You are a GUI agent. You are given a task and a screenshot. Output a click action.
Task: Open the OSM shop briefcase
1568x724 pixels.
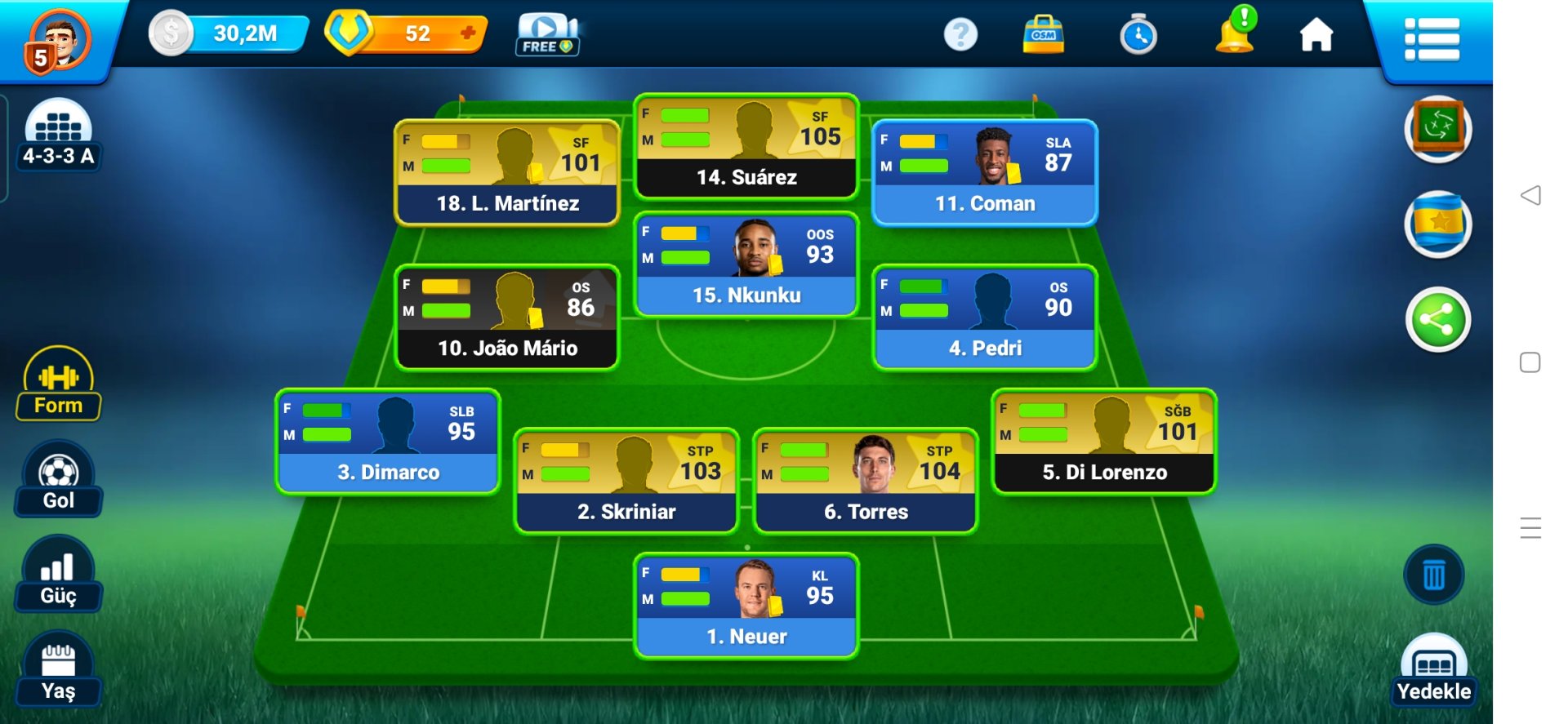coord(1043,35)
